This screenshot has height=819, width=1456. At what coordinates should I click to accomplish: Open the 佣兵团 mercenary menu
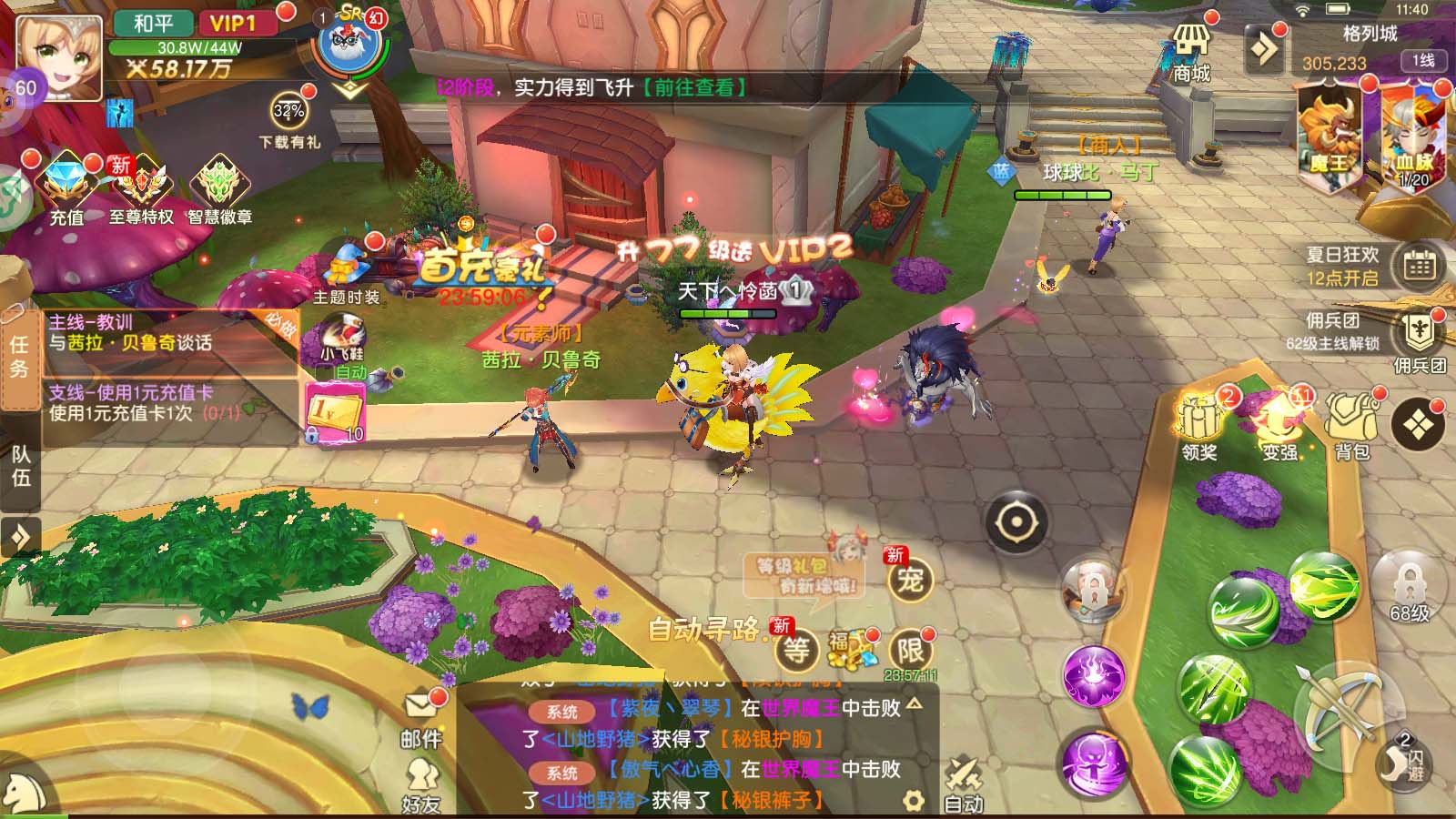coord(1418,338)
